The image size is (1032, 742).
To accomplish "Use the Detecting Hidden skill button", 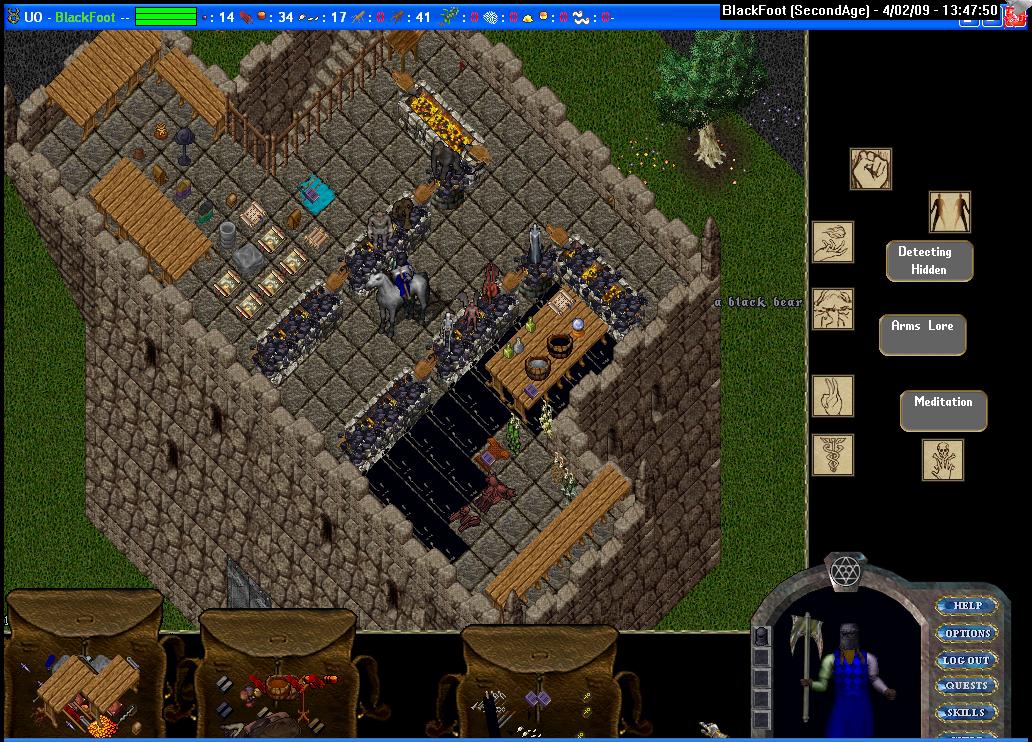I will click(x=929, y=260).
